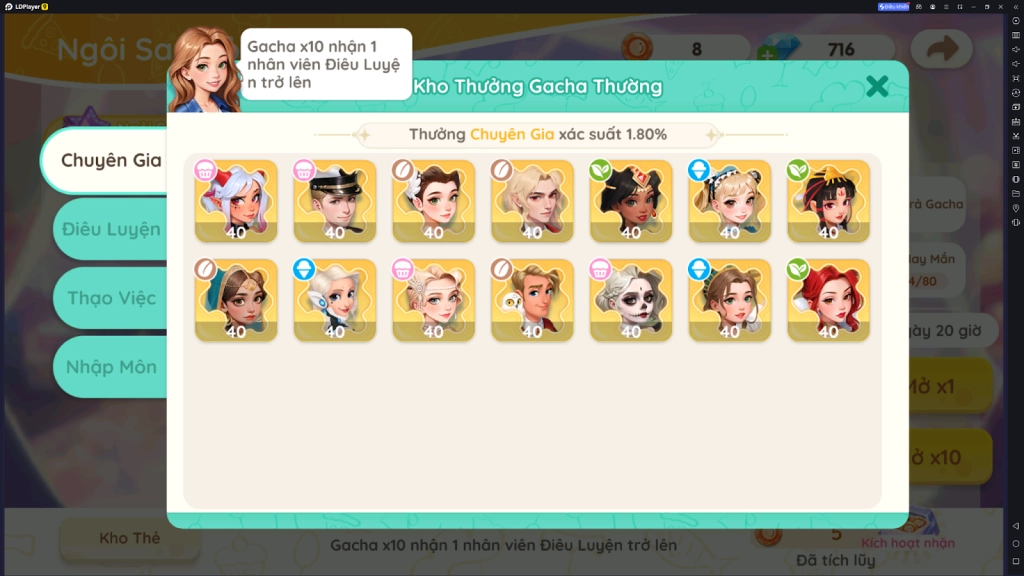Select the woman with skull face paint
The width and height of the screenshot is (1024, 576).
point(631,300)
